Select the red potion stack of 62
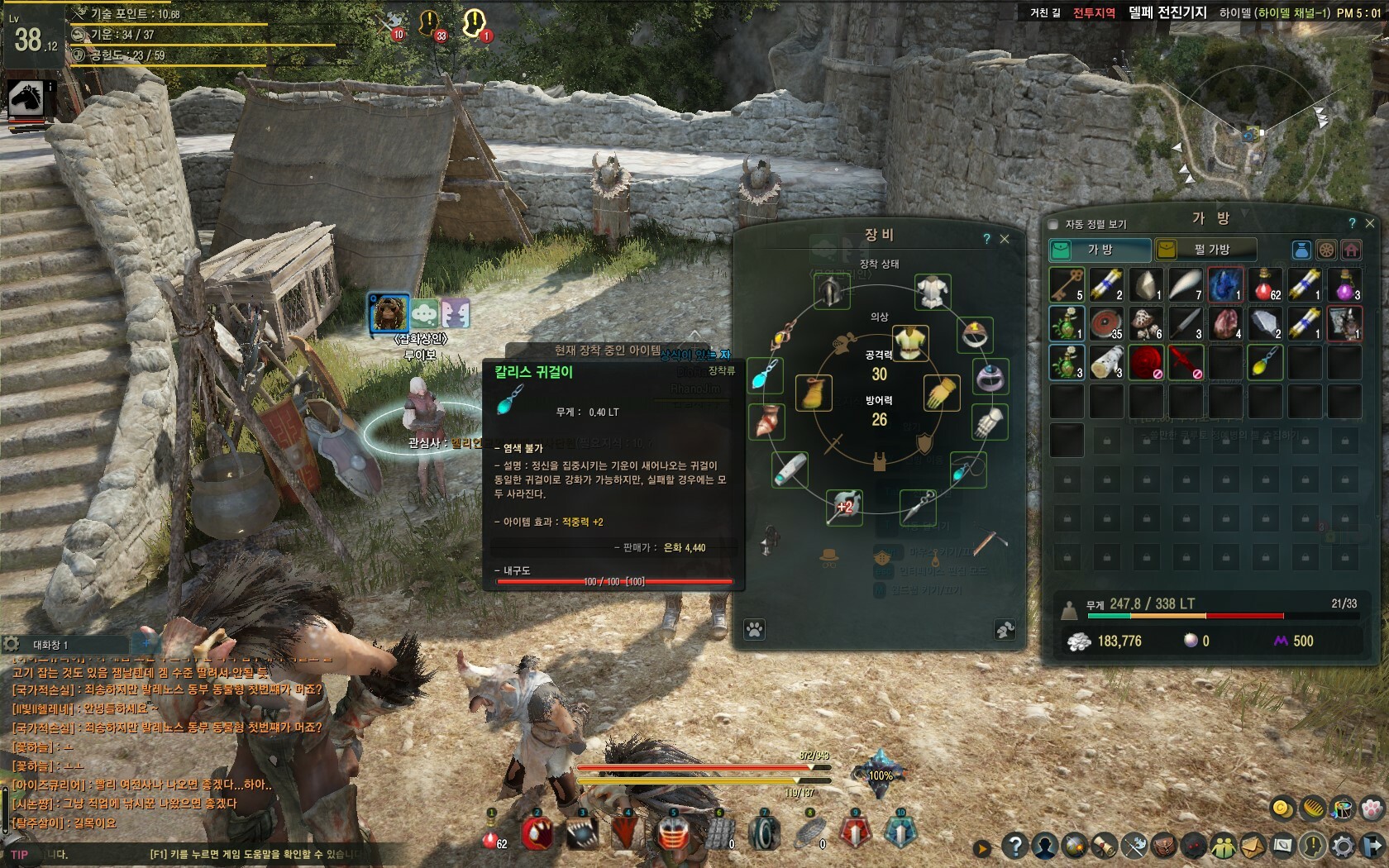The width and height of the screenshot is (1389, 868). coord(1265,284)
